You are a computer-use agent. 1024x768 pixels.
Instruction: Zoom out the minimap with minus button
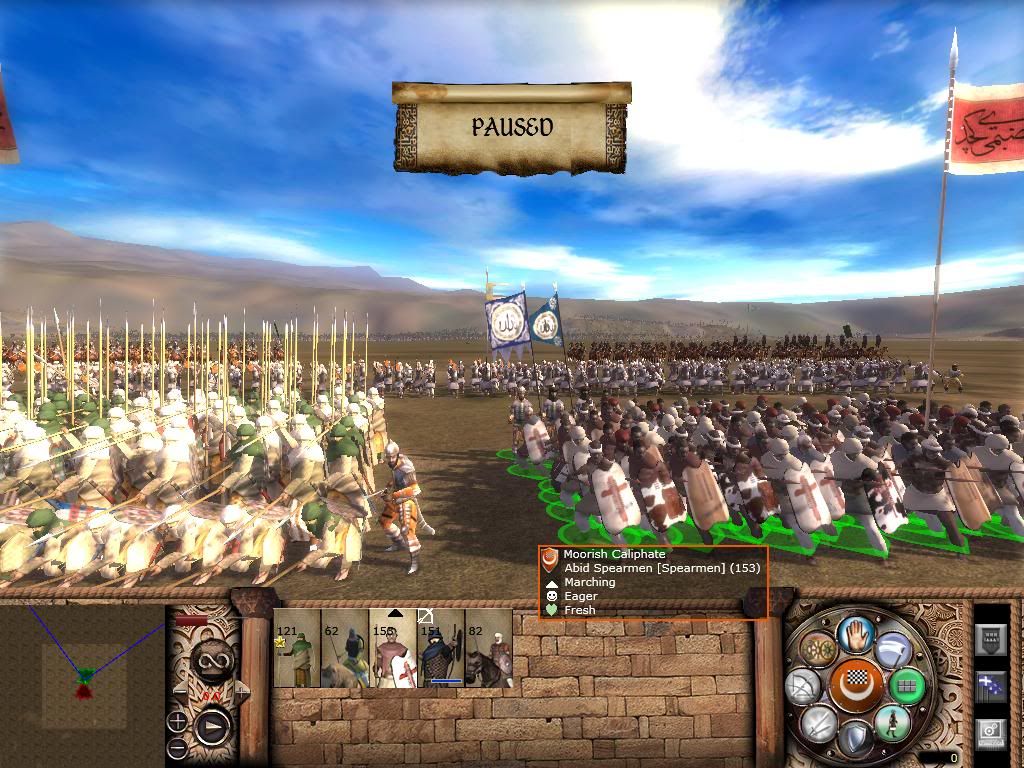pyautogui.click(x=178, y=747)
